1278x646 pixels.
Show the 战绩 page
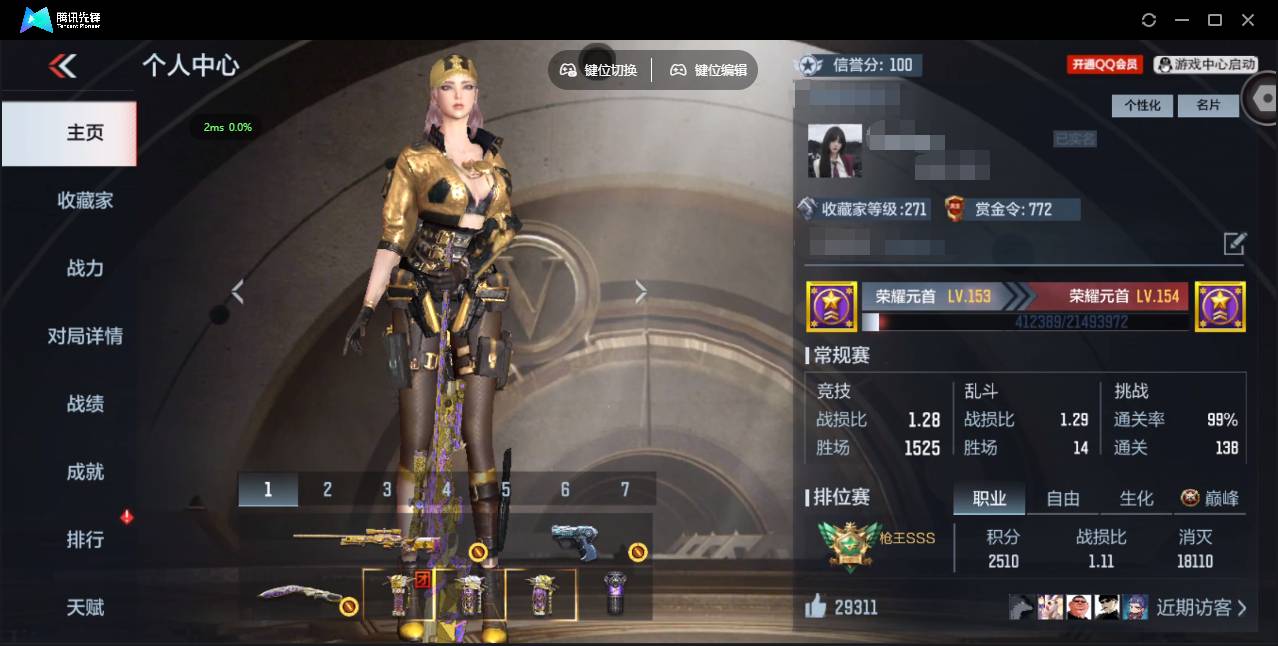pos(85,404)
